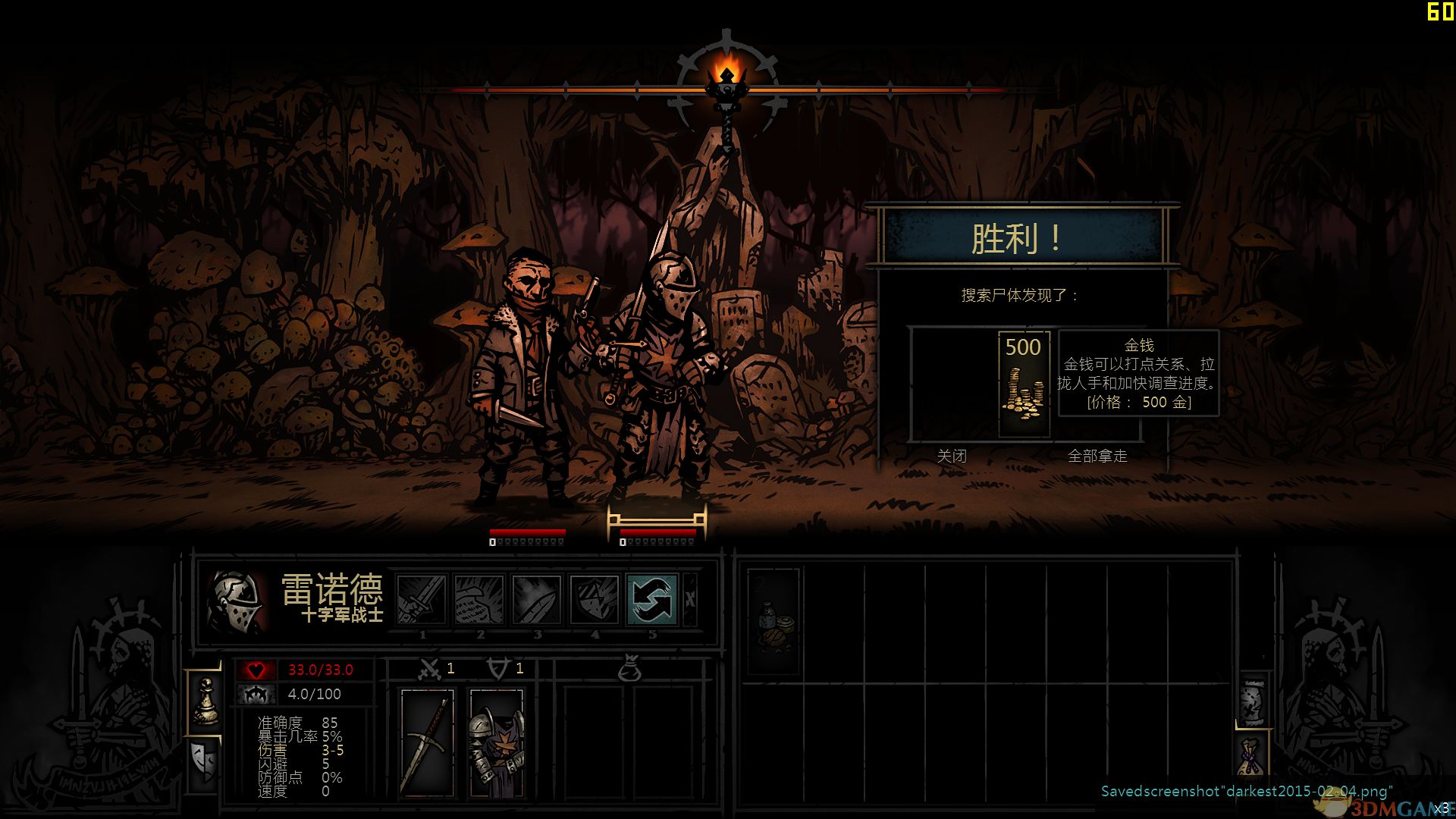
Task: Click Reynauld's helmet portrait
Action: pyautogui.click(x=237, y=602)
